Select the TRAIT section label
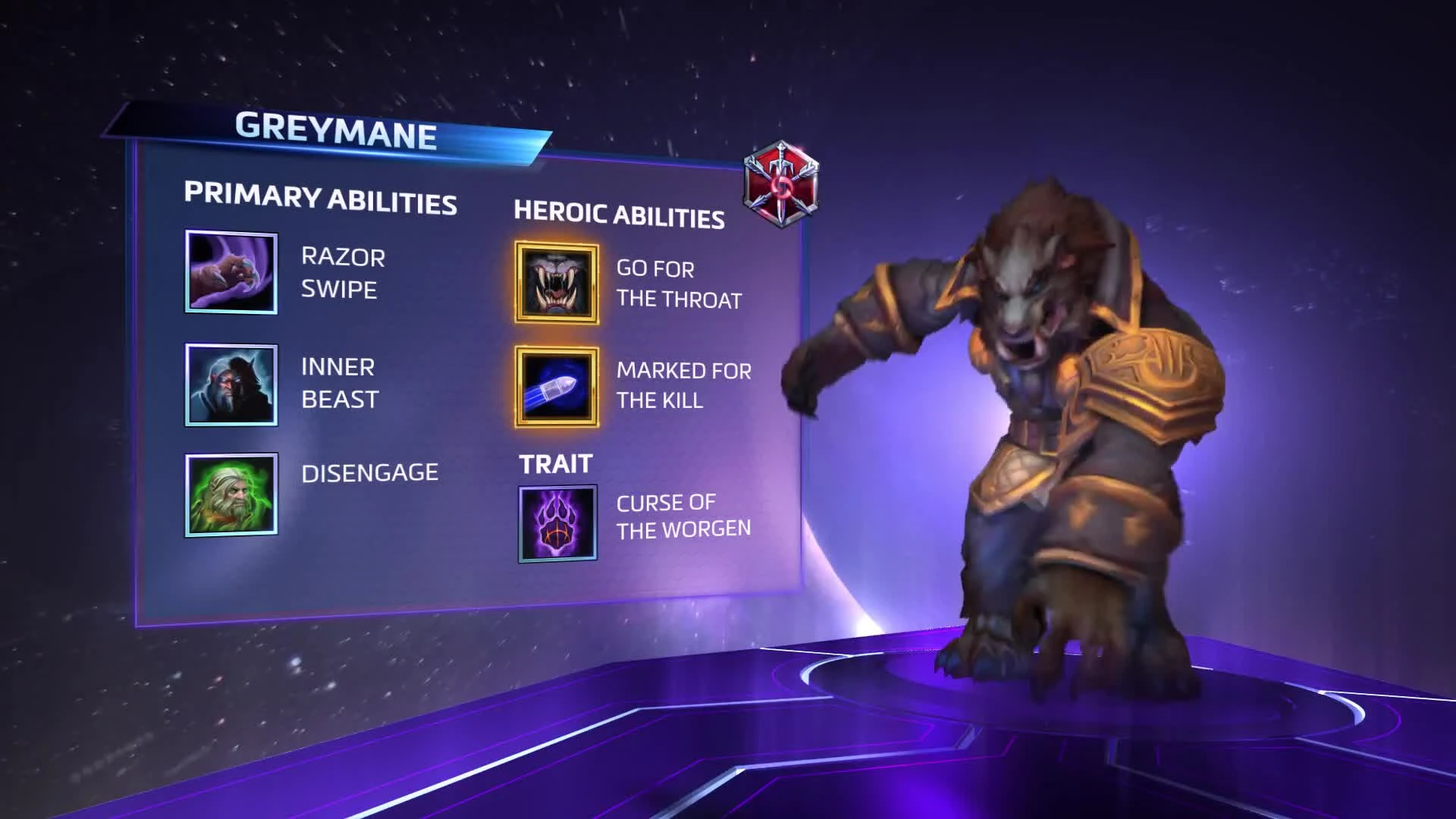The height and width of the screenshot is (819, 1456). [556, 465]
